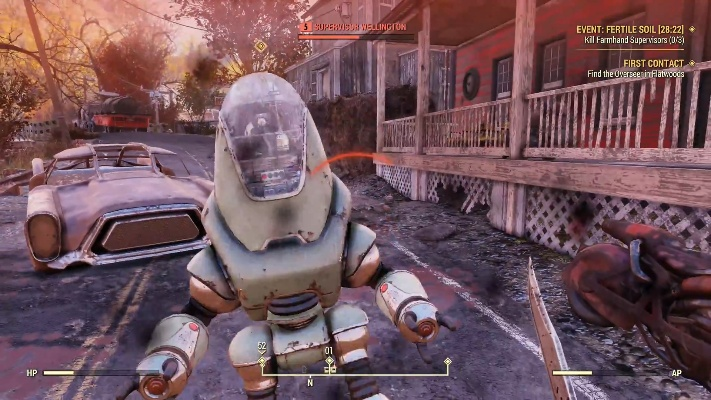
Task: Click the compass bar at the bottom
Action: tap(354, 373)
